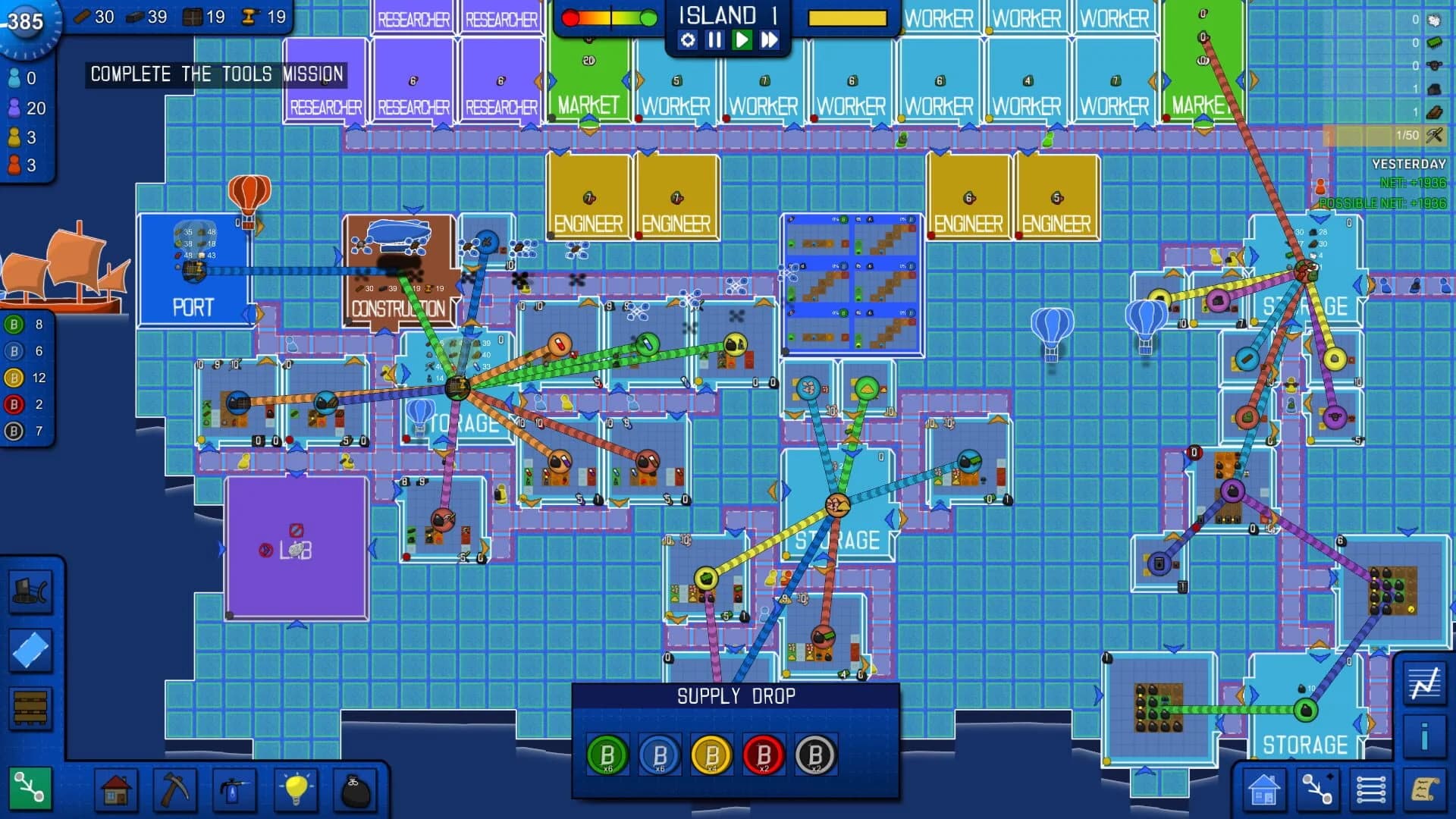
Task: Open the settings gear next to Island 1
Action: [x=689, y=42]
